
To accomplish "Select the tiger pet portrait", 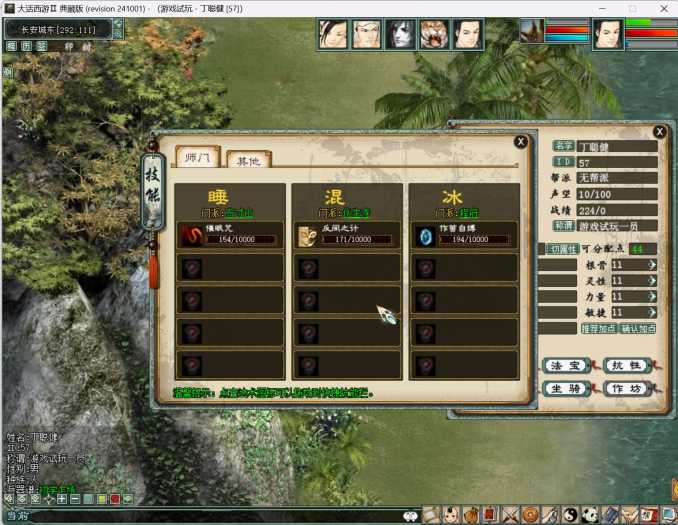I will pos(434,34).
